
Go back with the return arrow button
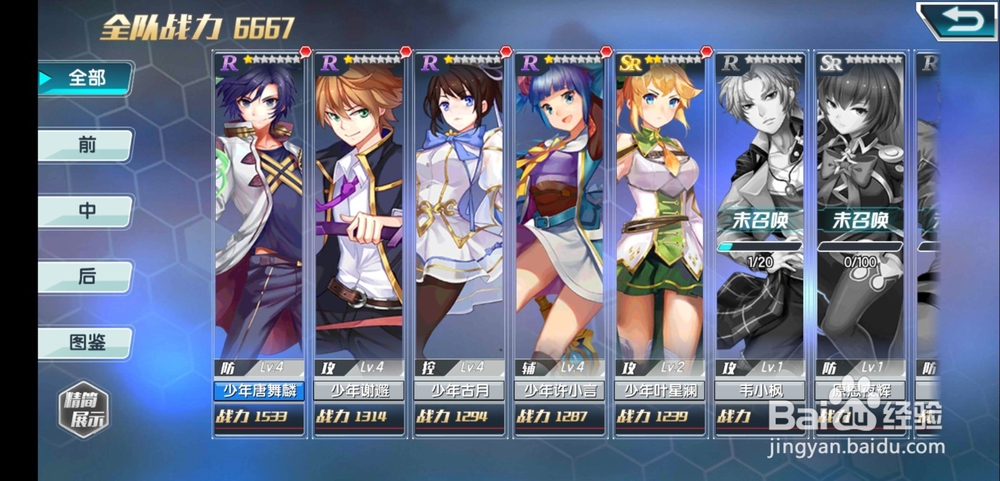coord(956,21)
